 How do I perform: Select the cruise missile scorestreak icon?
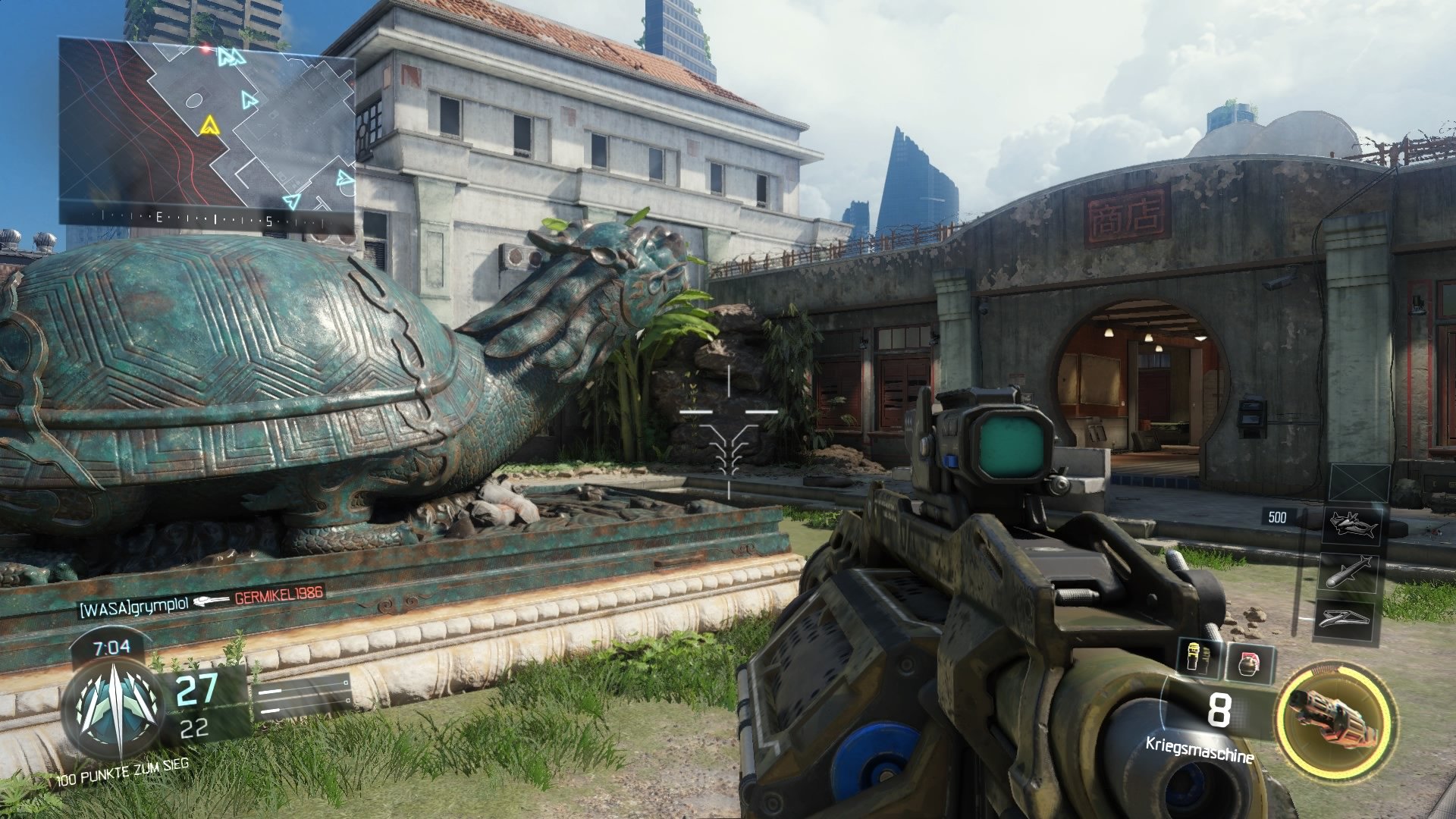point(1350,573)
